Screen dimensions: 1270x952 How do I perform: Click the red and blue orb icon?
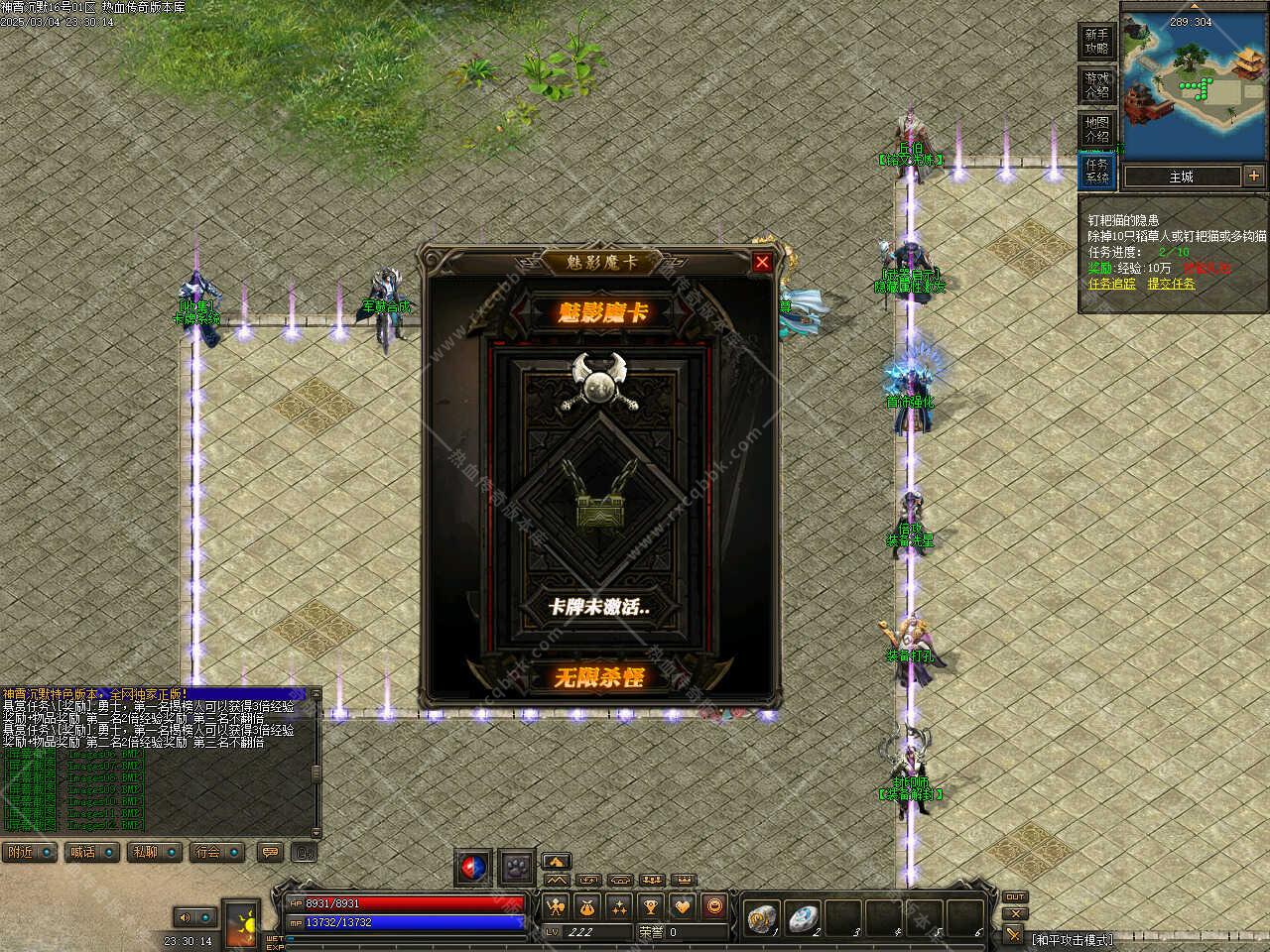tap(473, 867)
